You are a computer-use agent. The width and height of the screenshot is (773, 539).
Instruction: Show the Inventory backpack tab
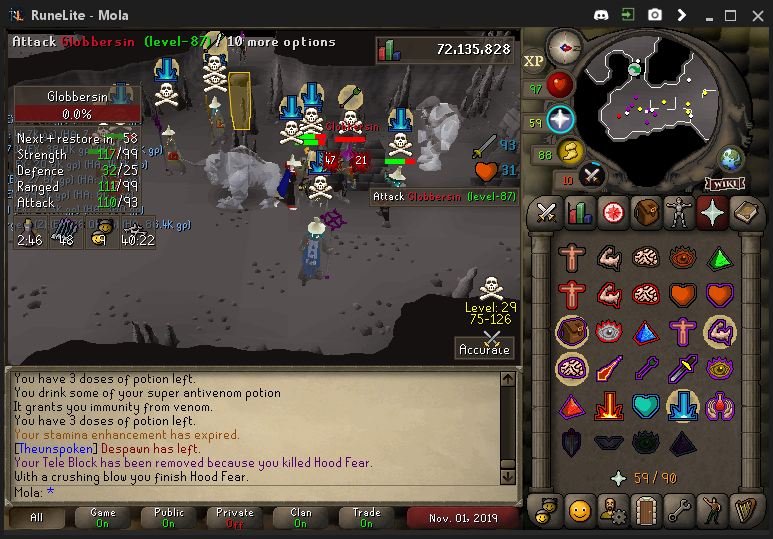645,212
